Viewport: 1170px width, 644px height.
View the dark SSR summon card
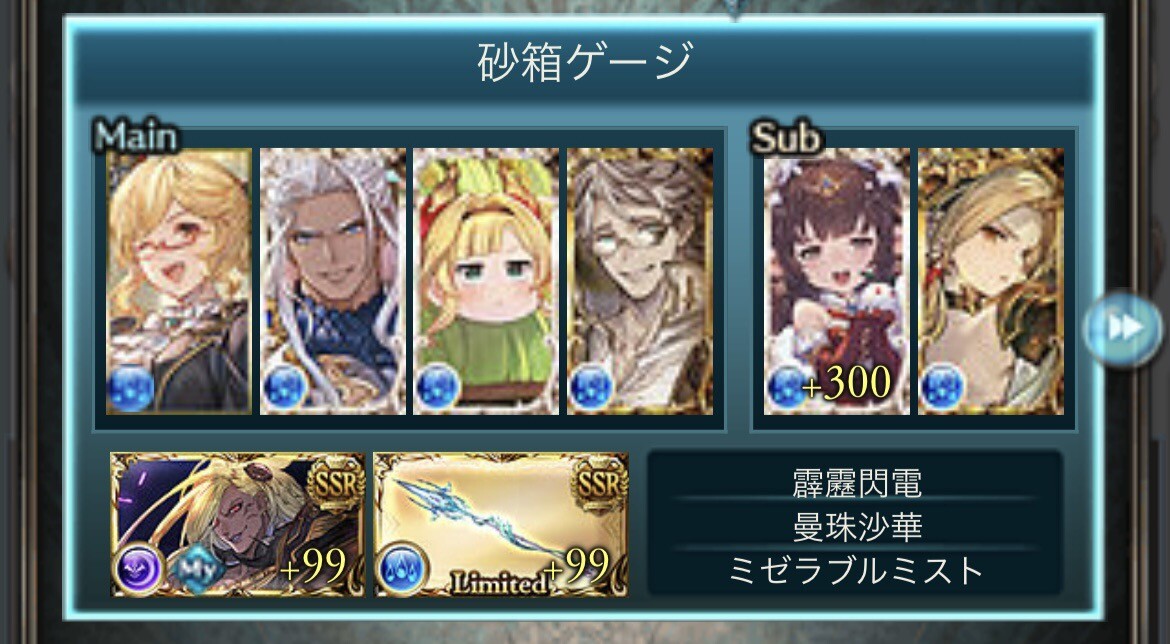point(238,524)
